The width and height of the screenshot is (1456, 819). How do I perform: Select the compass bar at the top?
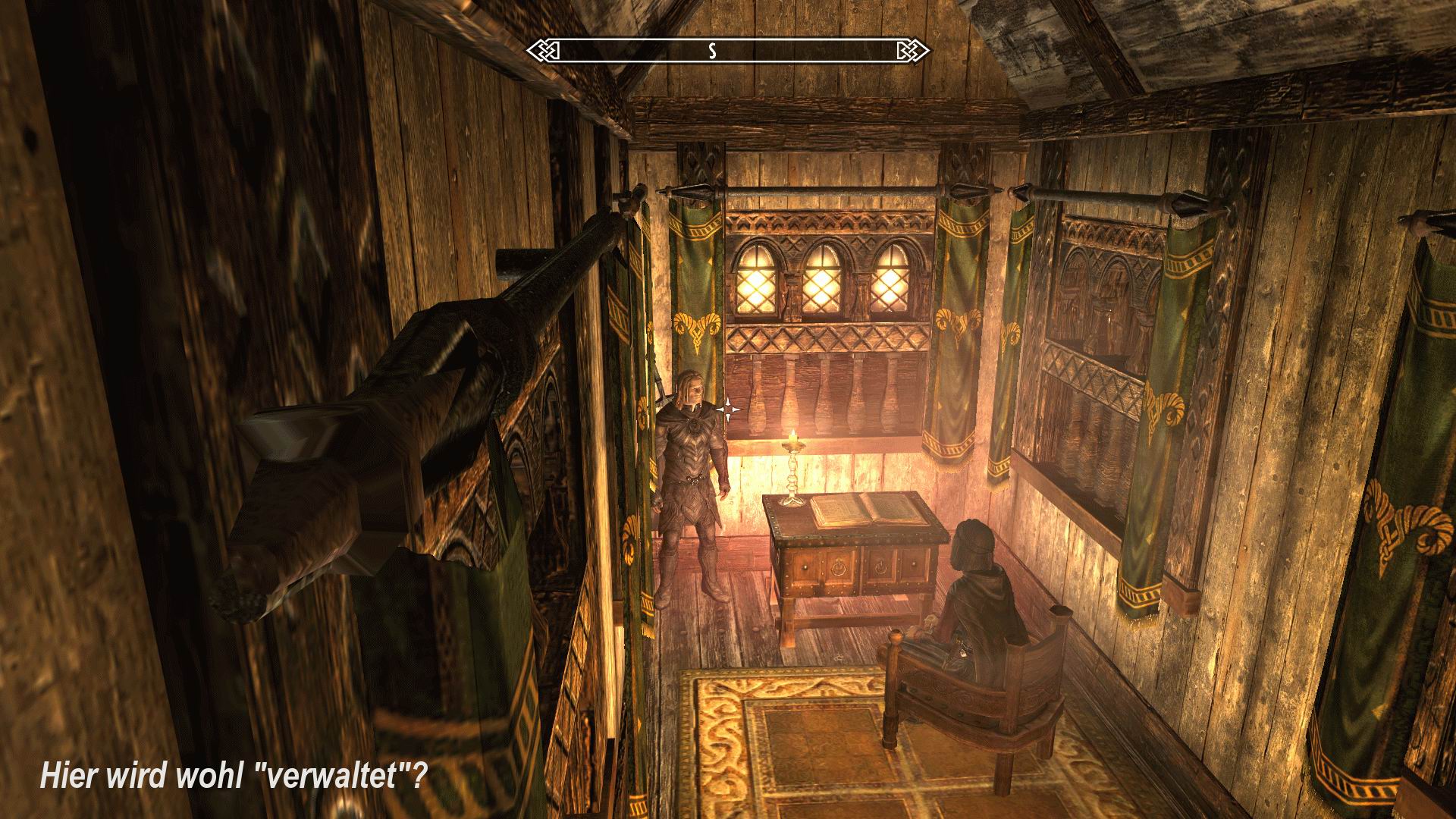click(x=728, y=50)
